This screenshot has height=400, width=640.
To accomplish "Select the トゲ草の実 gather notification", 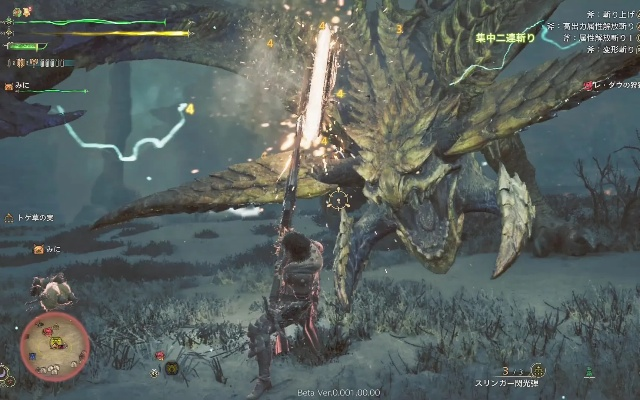I will [35, 217].
